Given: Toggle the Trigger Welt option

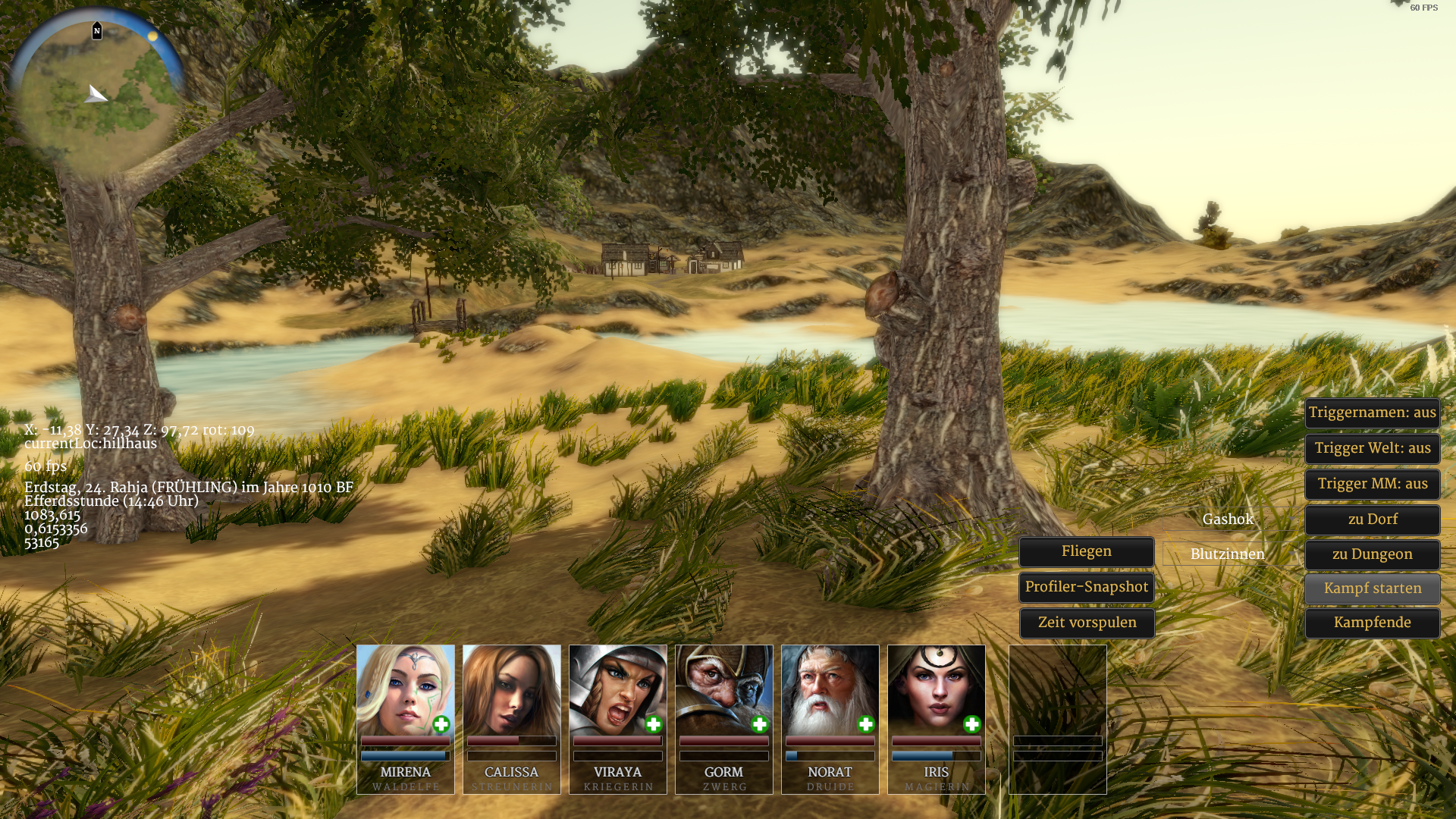Looking at the screenshot, I should (x=1372, y=449).
